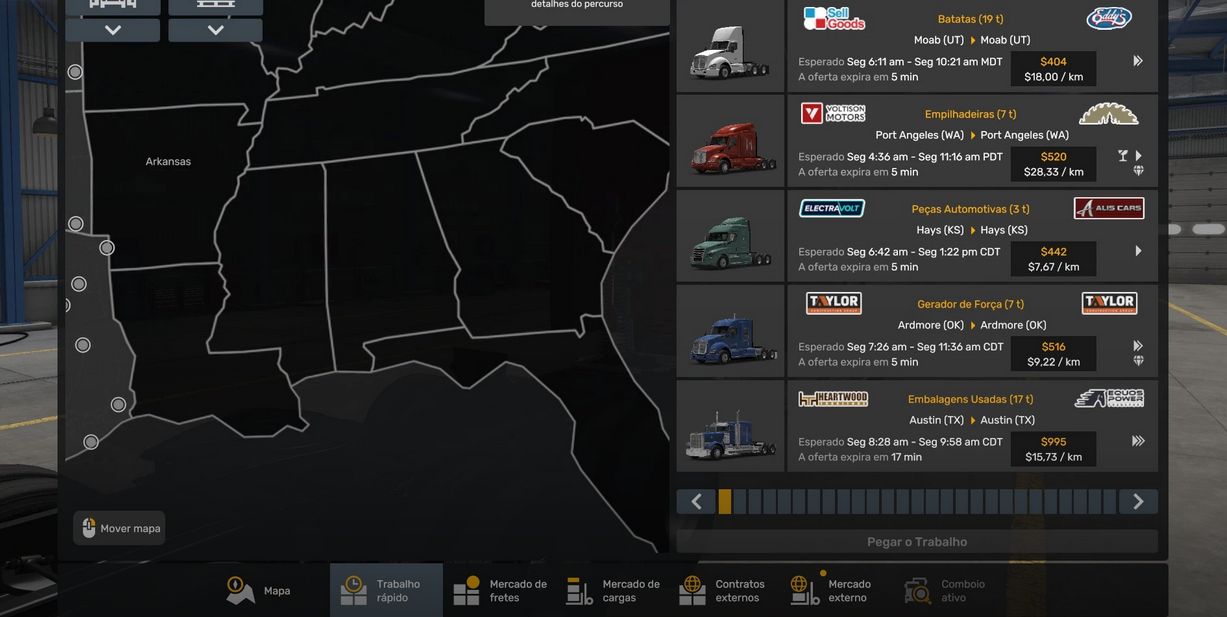Click the Pegar o Trabalho button
Image resolution: width=1227 pixels, height=617 pixels.
[917, 542]
